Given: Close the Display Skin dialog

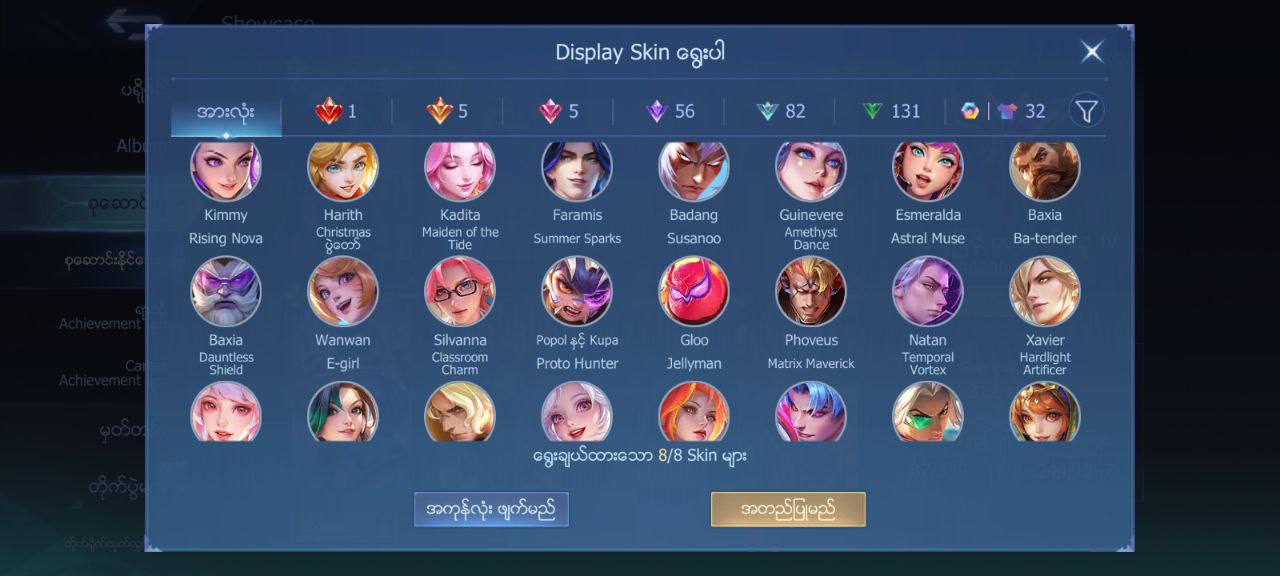Looking at the screenshot, I should (x=1092, y=52).
